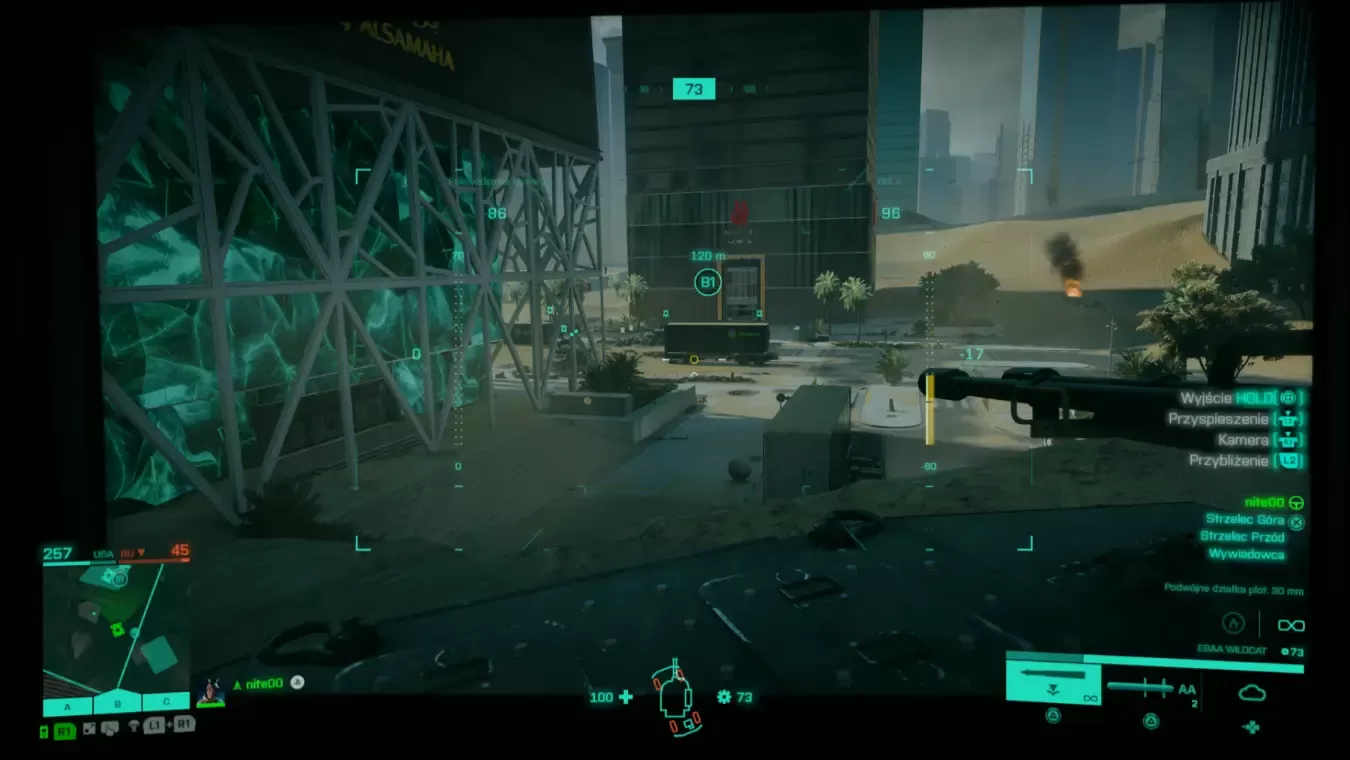The height and width of the screenshot is (760, 1350).
Task: Click the nite00 squad portrait
Action: click(211, 691)
